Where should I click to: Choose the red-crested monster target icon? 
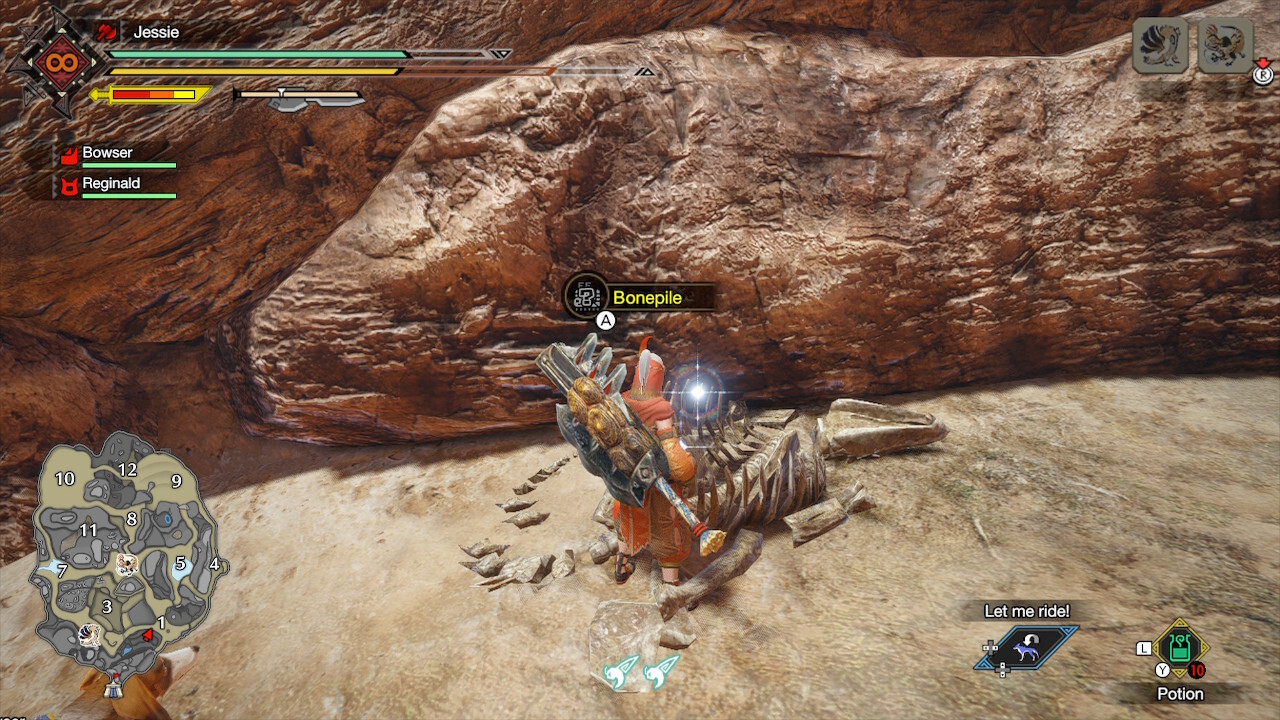coord(1225,46)
